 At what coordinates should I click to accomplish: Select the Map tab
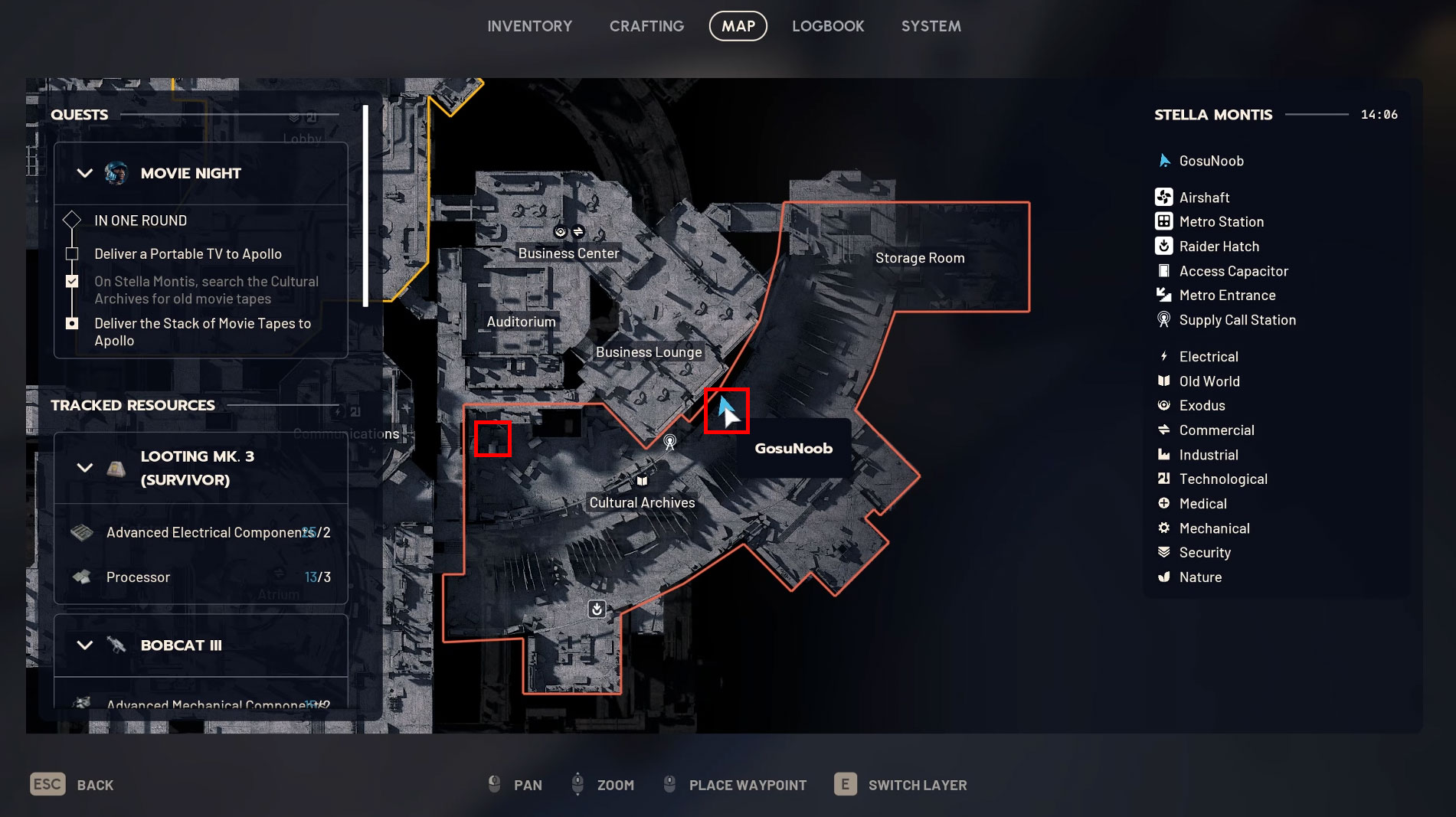click(x=738, y=26)
